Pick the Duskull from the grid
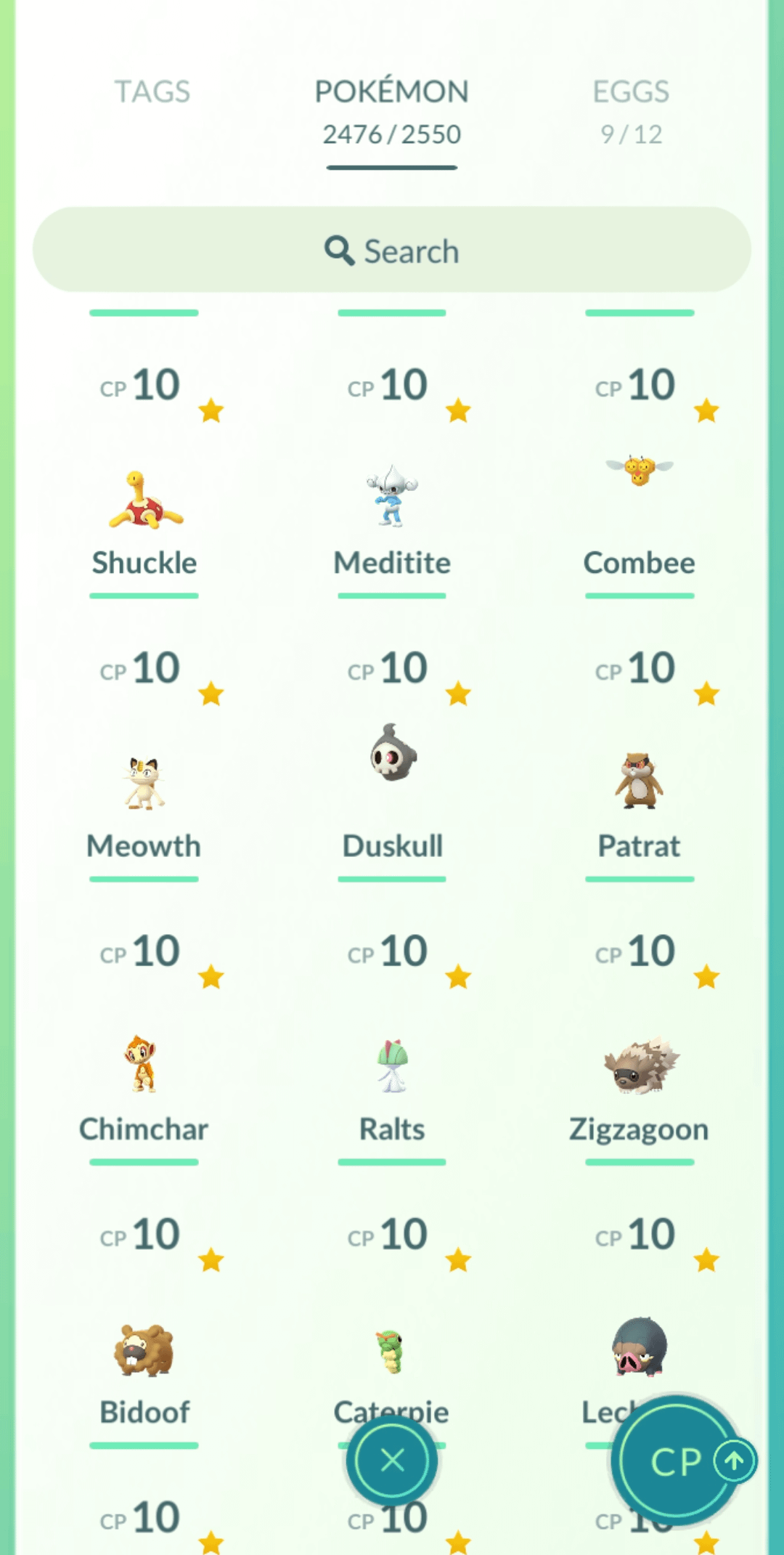Image resolution: width=784 pixels, height=1555 pixels. pos(392,784)
